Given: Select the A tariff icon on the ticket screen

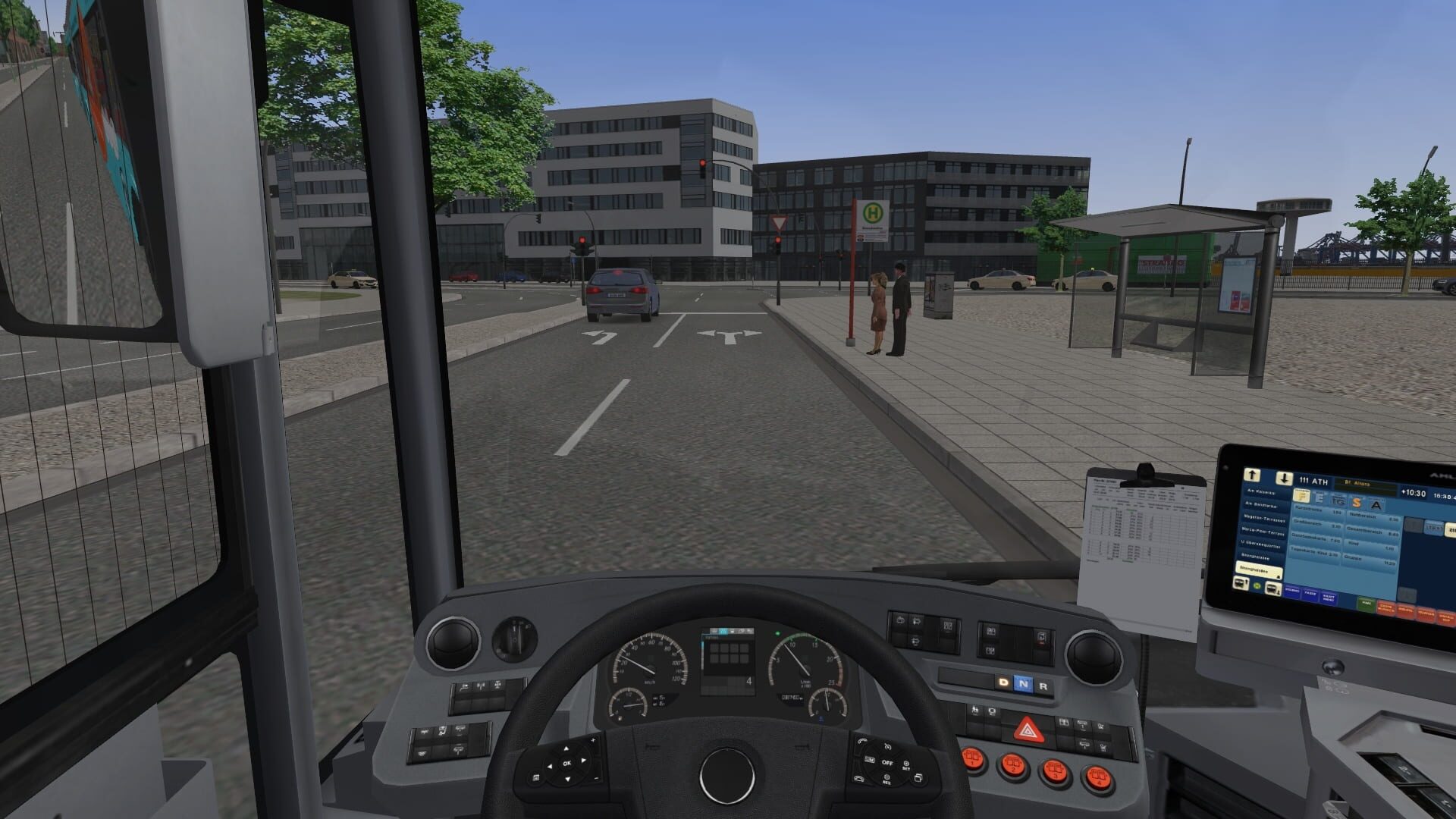Looking at the screenshot, I should tap(1377, 506).
